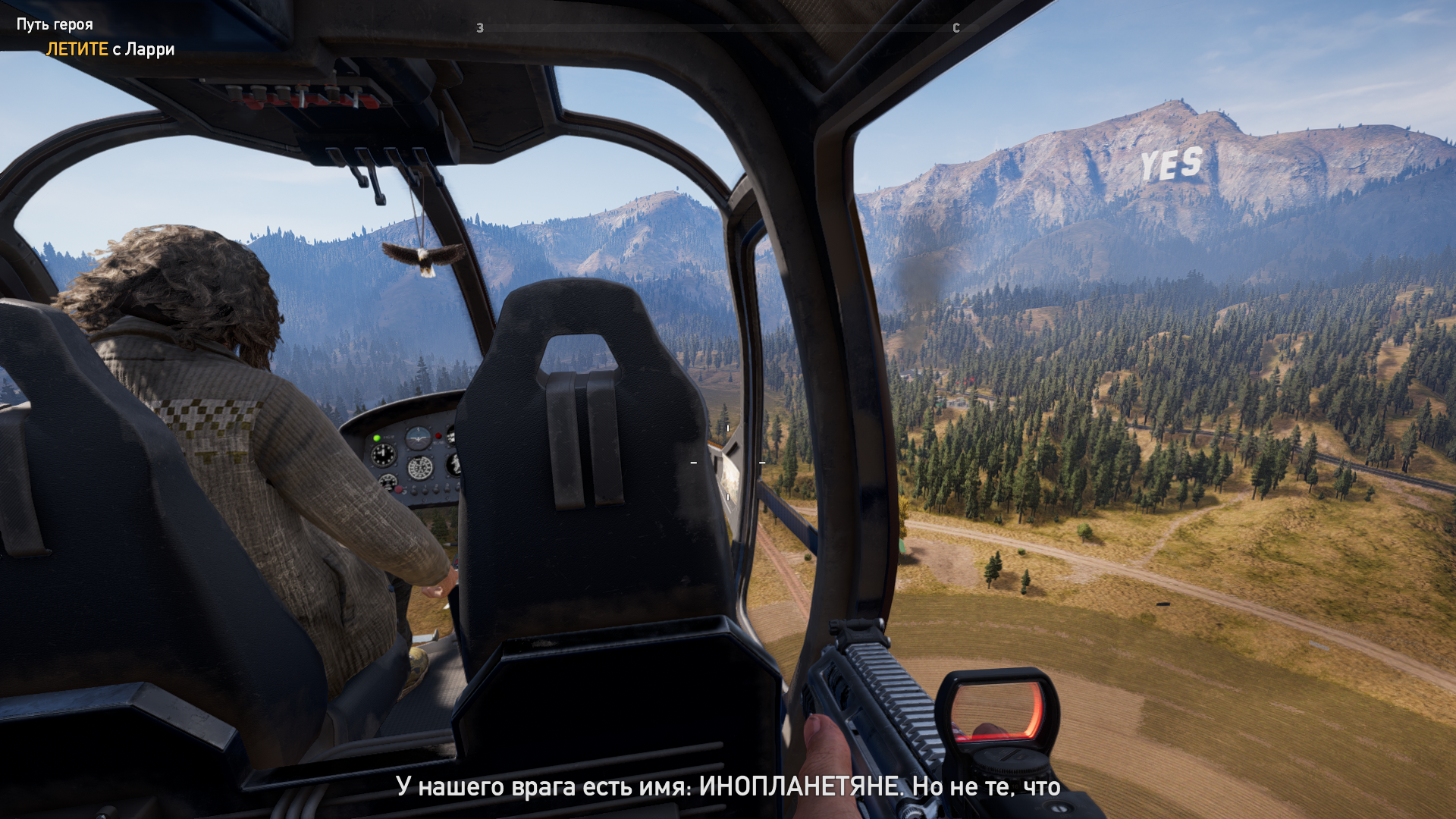Click the "ЛЕТИТЕ с Ларри" objective line

[x=110, y=49]
